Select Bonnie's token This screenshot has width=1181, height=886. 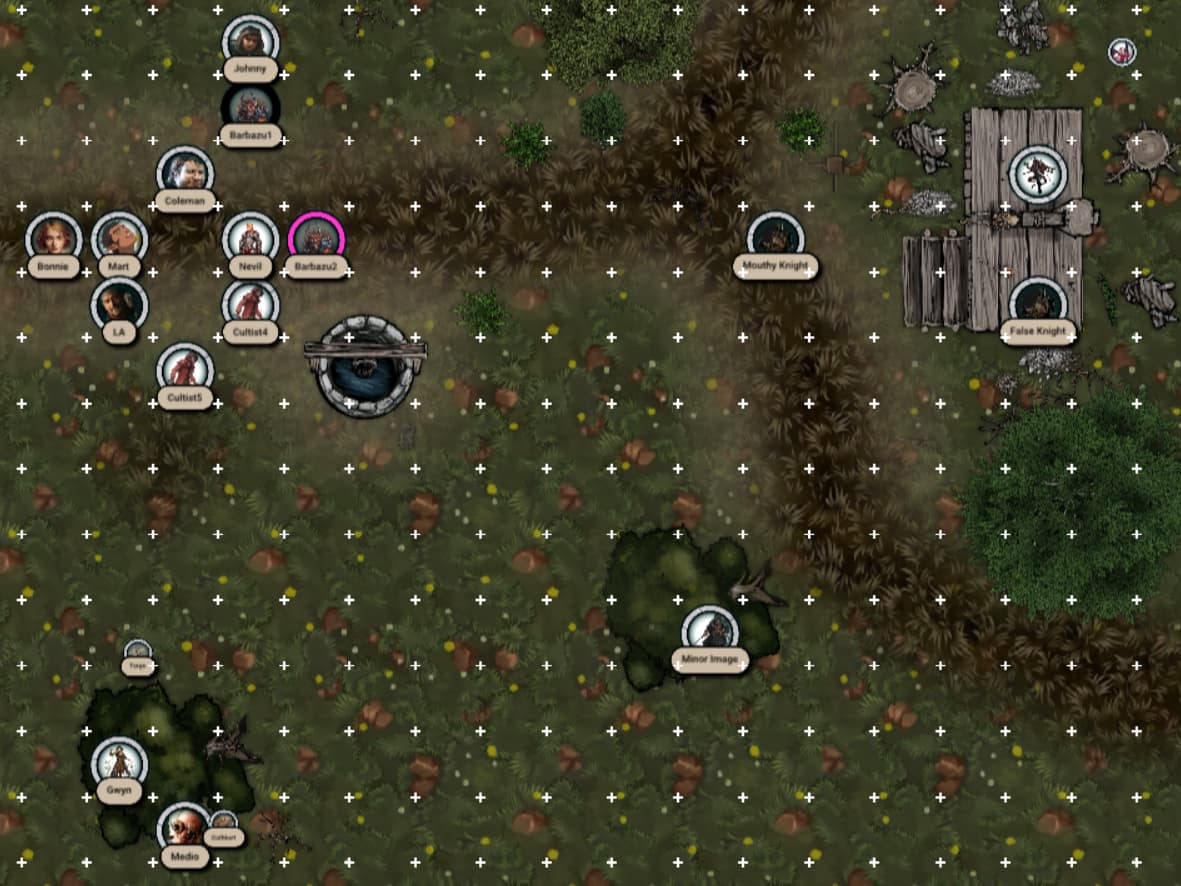tap(53, 239)
